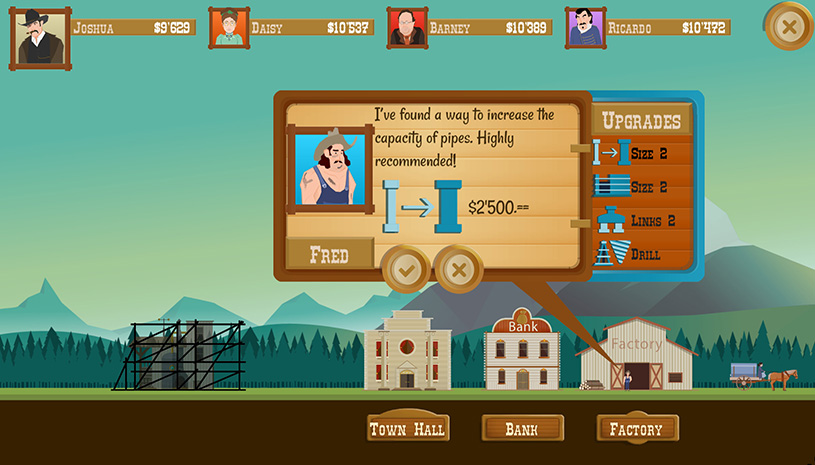Close the screen with the top-right X
This screenshot has height=465, width=815.
(x=789, y=27)
